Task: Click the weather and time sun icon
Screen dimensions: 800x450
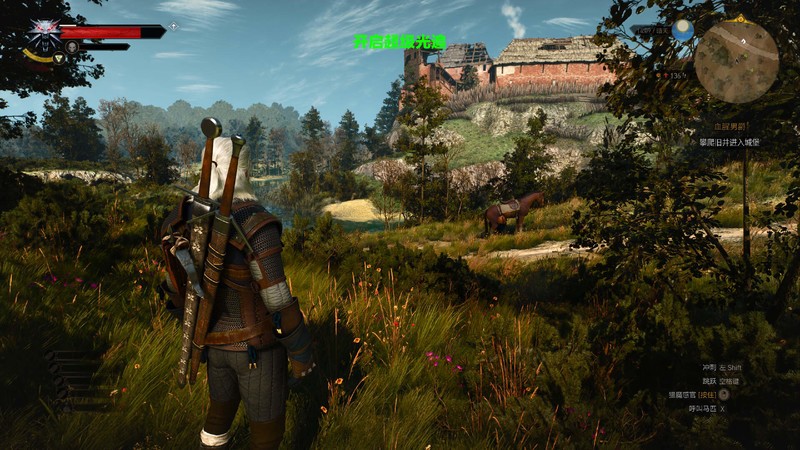Action: point(683,31)
